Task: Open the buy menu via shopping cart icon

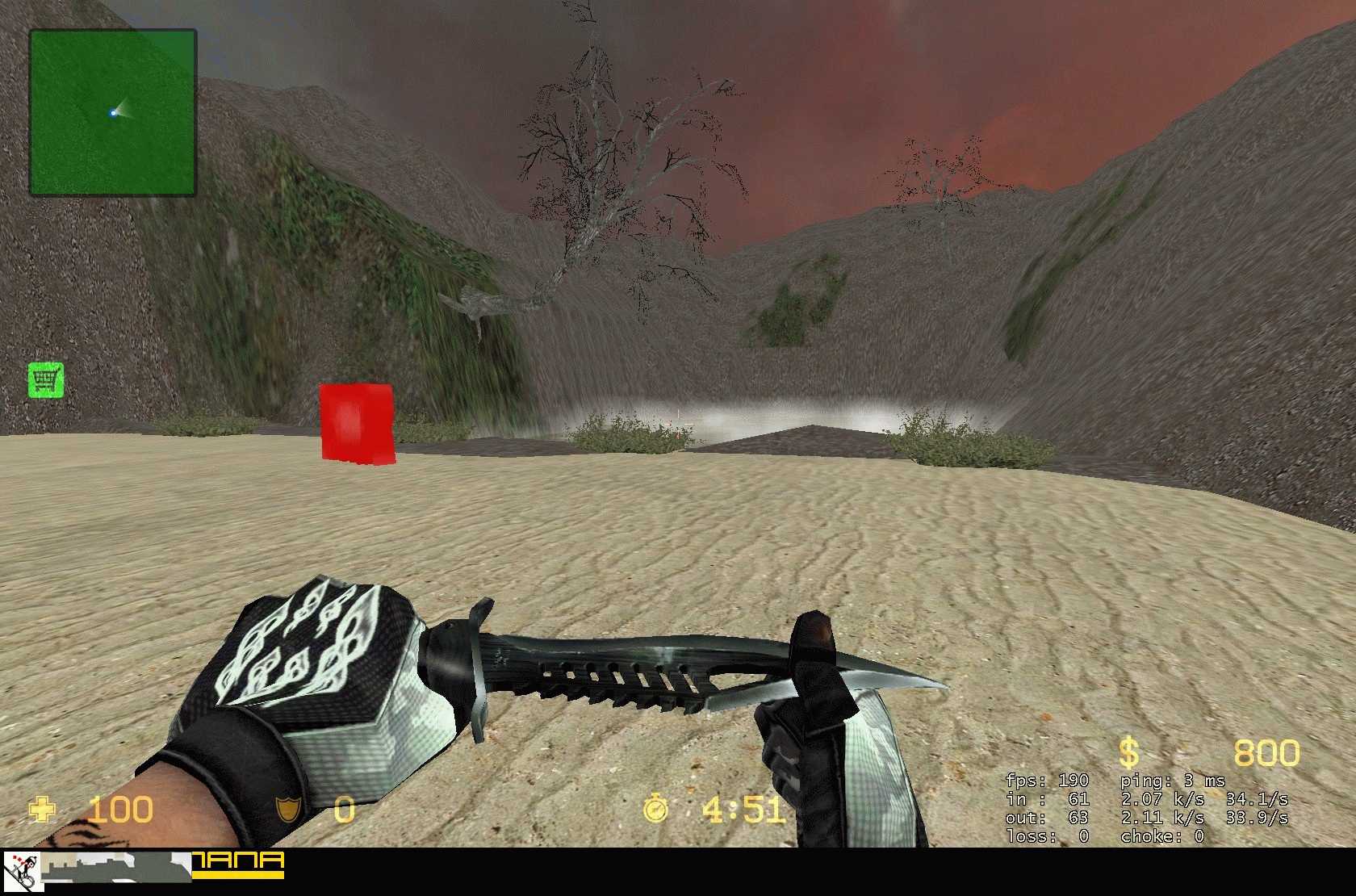Action: (x=46, y=379)
